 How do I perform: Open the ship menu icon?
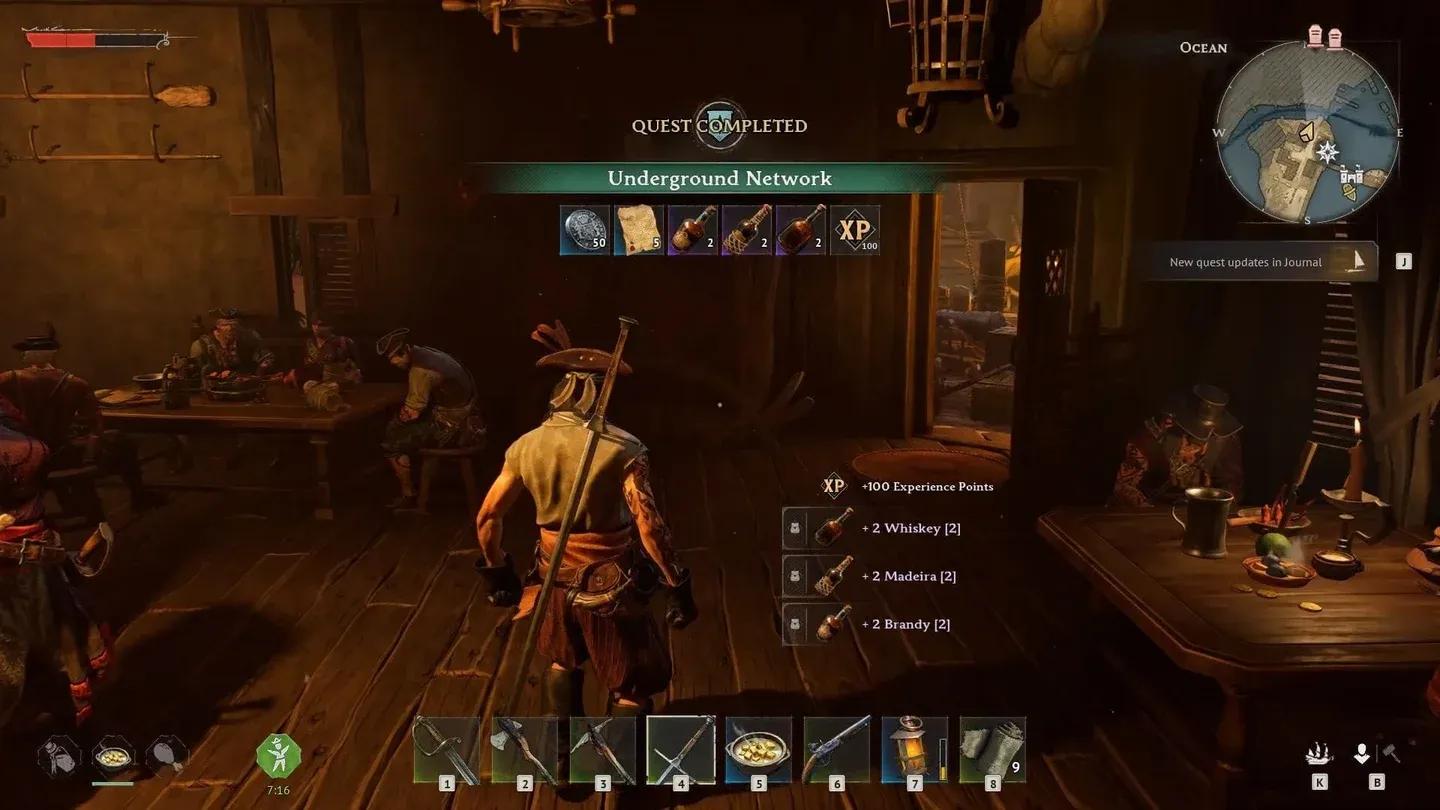tap(1318, 755)
